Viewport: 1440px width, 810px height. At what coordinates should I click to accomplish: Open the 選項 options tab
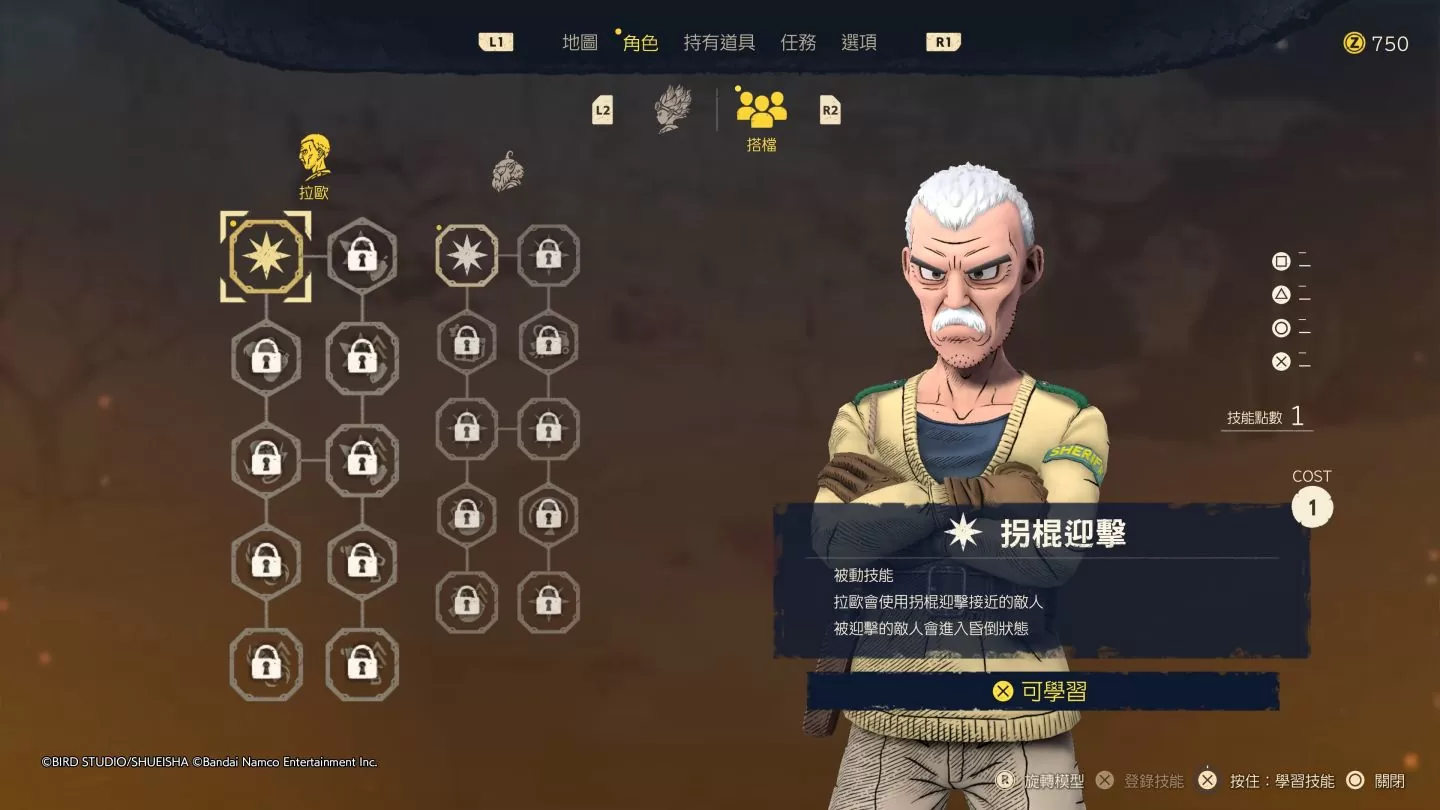tap(859, 42)
